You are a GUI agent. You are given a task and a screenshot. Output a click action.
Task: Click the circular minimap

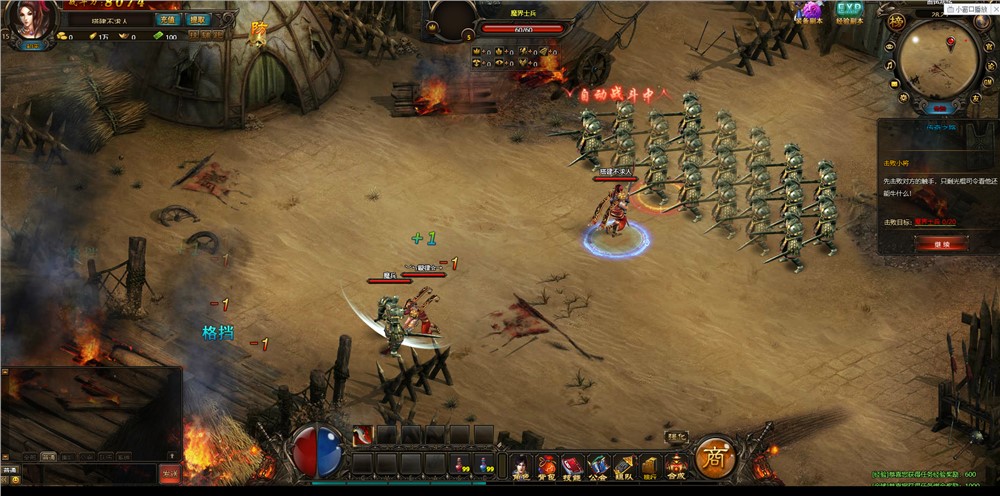click(x=937, y=59)
